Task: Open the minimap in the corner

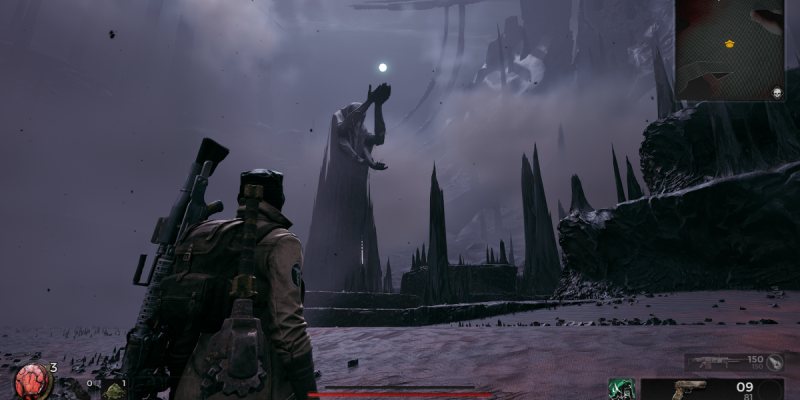Action: point(729,50)
